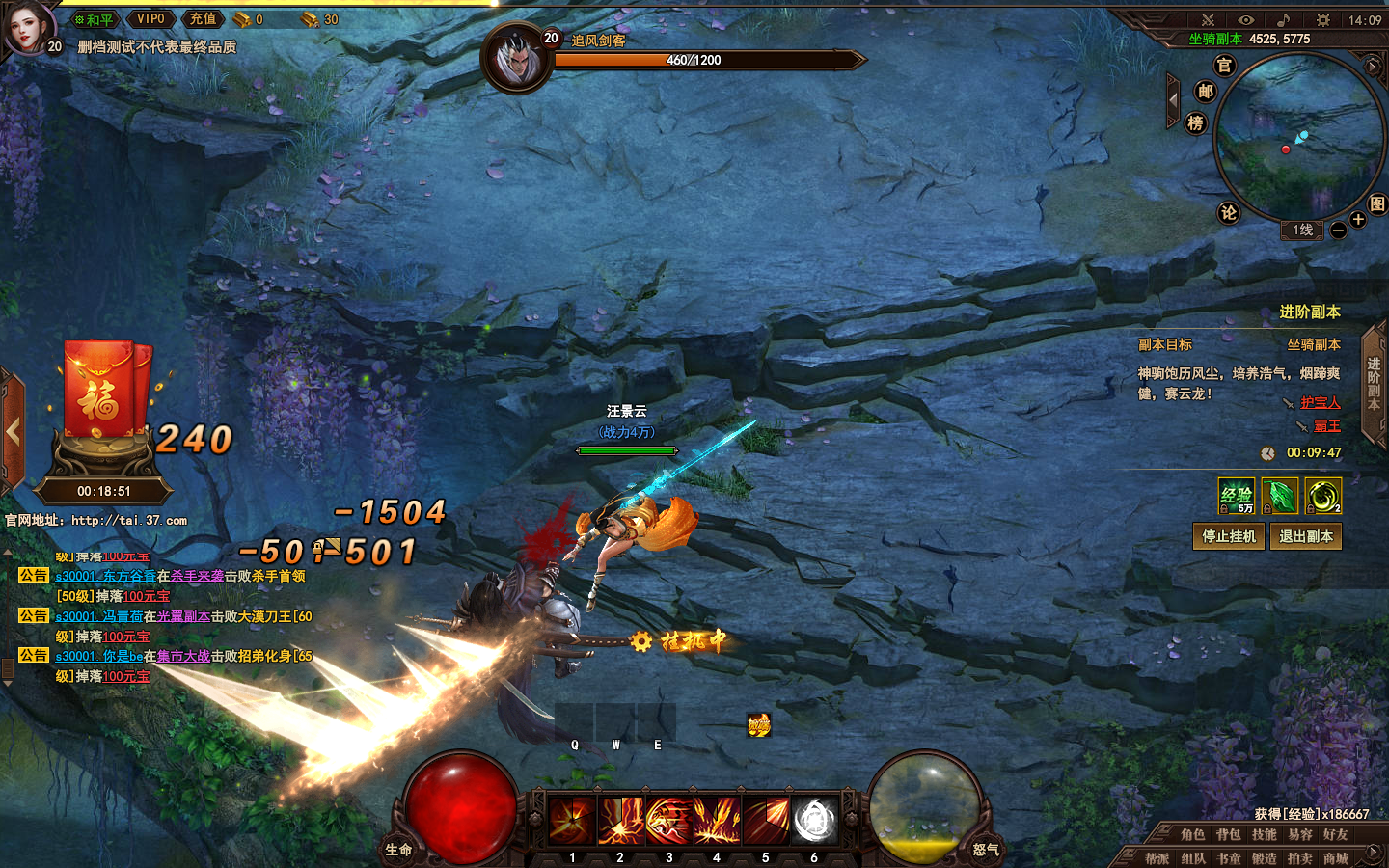Toggle the eye visibility icon

click(x=1245, y=19)
